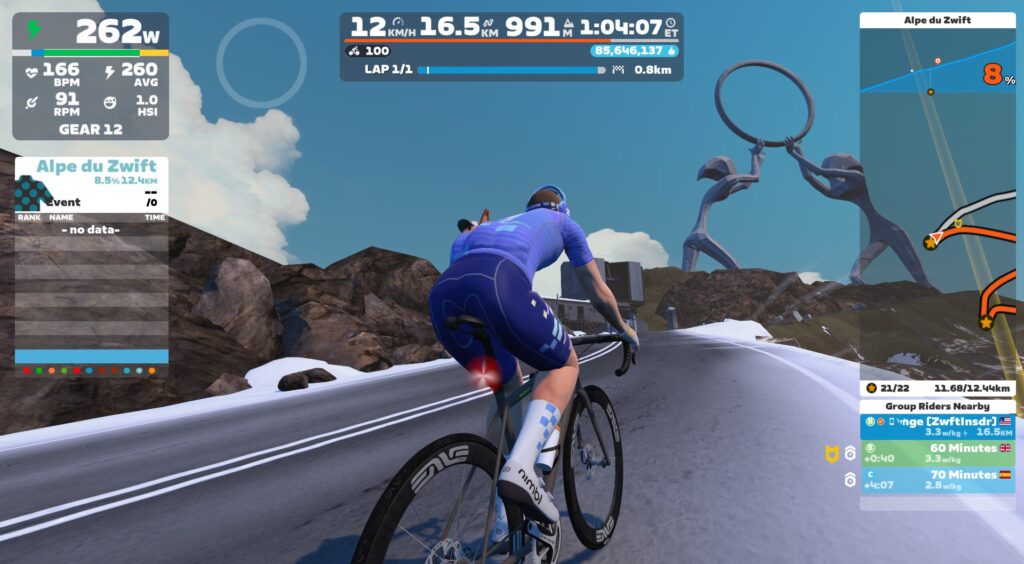Click the empty power-up ring
The width and height of the screenshot is (1024, 564).
coord(261,63)
